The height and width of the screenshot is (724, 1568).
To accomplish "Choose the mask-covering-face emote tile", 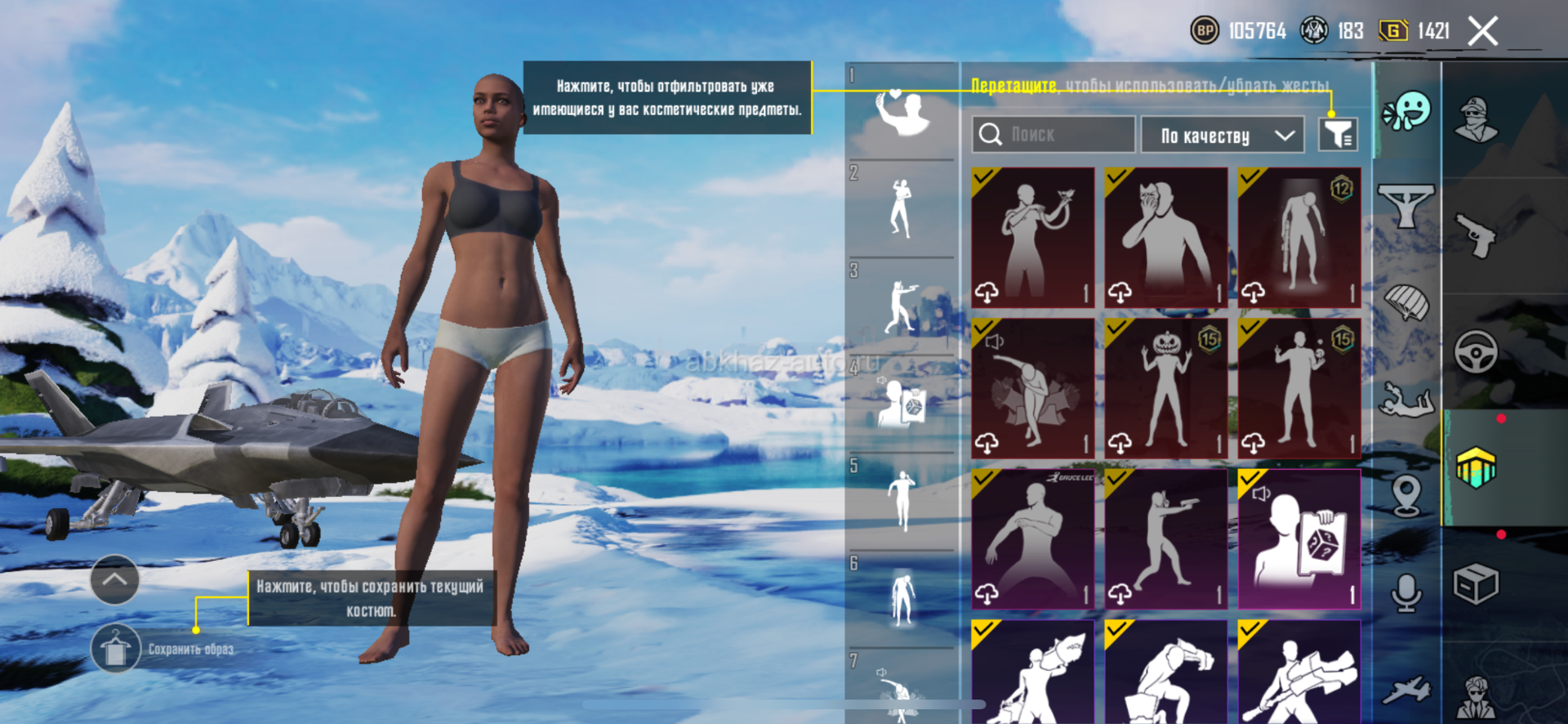I will [1166, 238].
